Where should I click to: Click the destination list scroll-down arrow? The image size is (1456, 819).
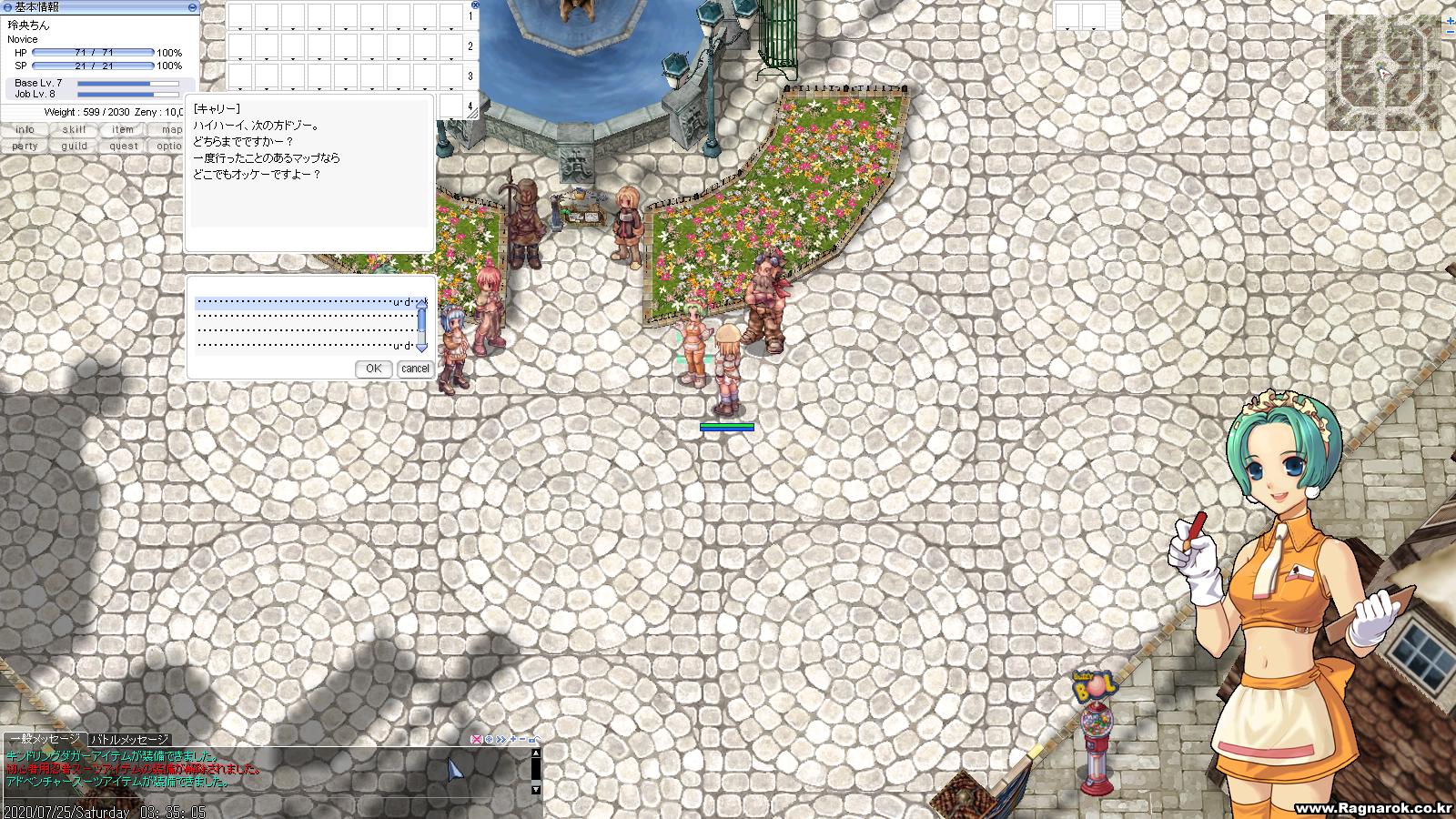[x=421, y=347]
